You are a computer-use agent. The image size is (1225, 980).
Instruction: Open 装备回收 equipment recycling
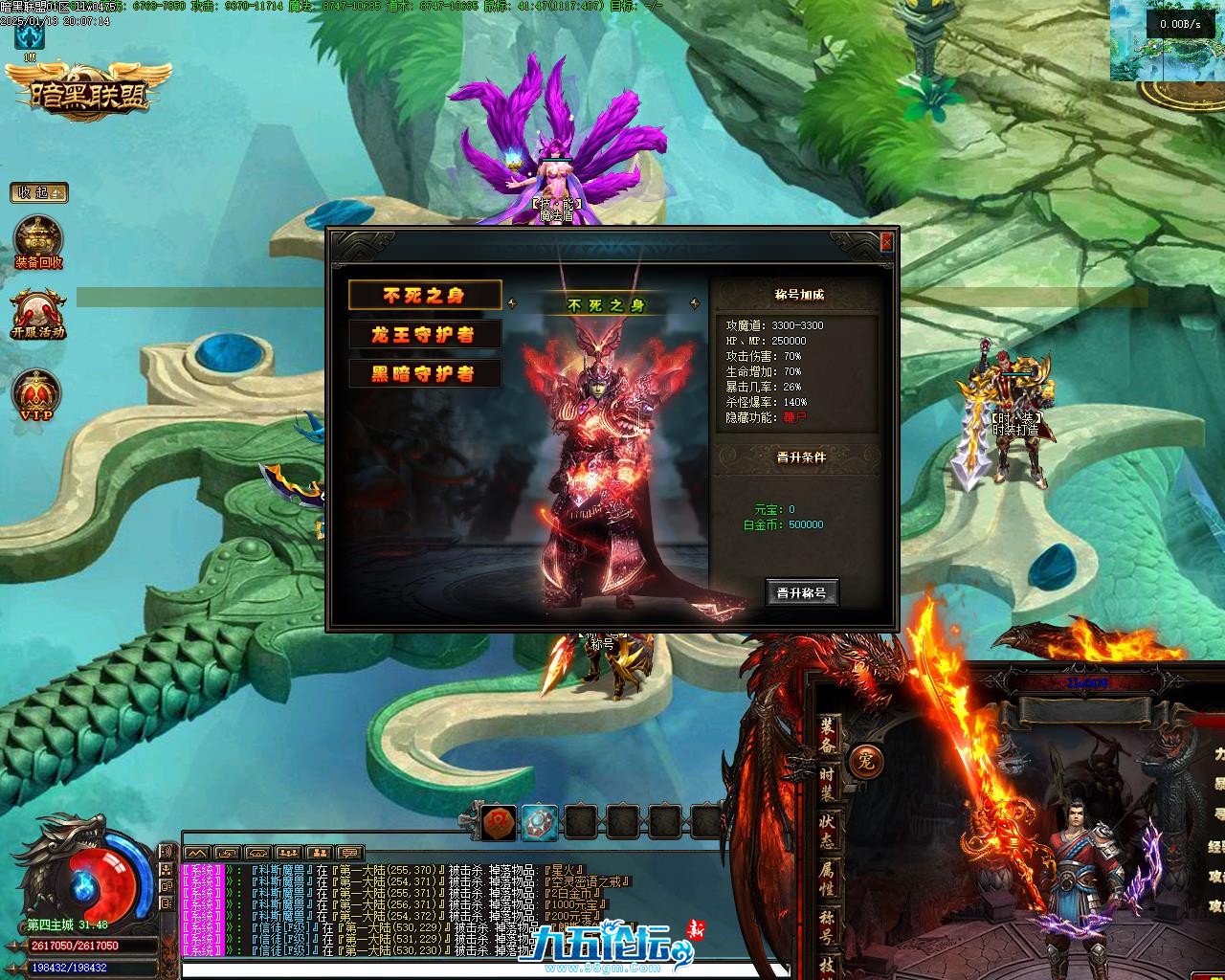(38, 243)
